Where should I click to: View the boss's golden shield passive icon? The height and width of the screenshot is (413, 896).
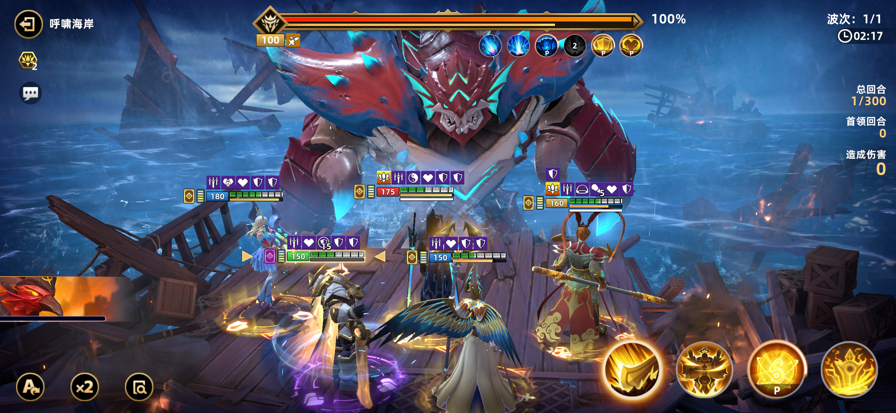pos(602,45)
